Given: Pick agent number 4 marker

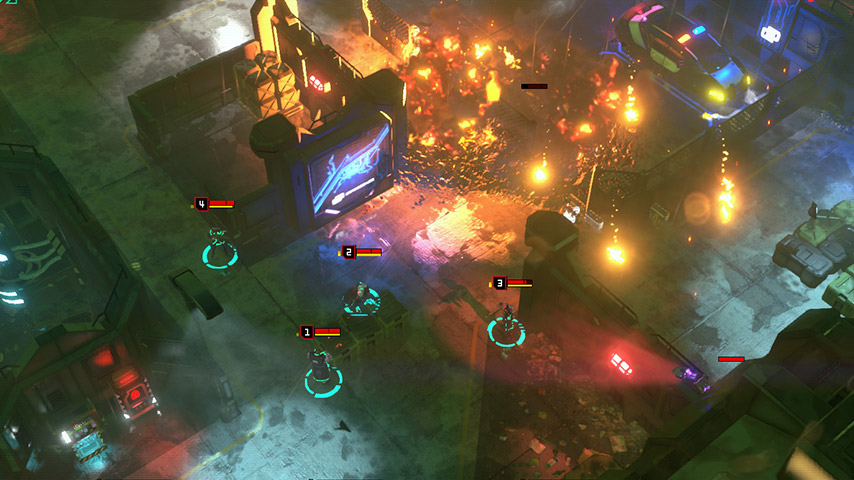Looking at the screenshot, I should (x=201, y=204).
